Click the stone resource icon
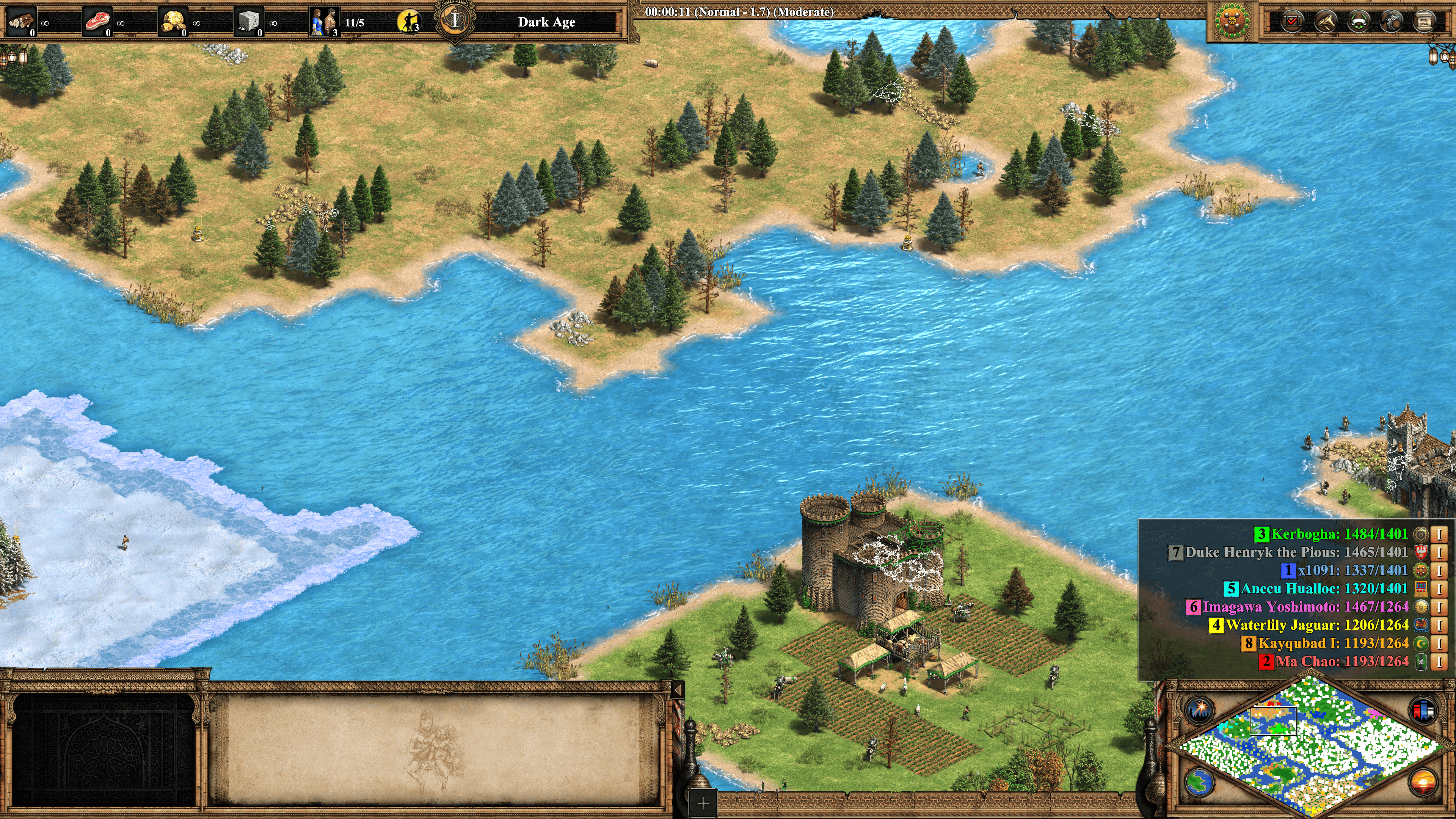The image size is (1456, 819). point(249,22)
